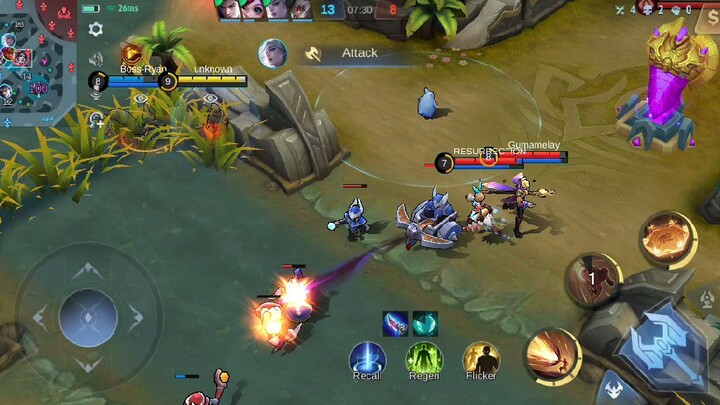Tap the virtual movement joystick
This screenshot has width=720, height=405.
pos(88,318)
